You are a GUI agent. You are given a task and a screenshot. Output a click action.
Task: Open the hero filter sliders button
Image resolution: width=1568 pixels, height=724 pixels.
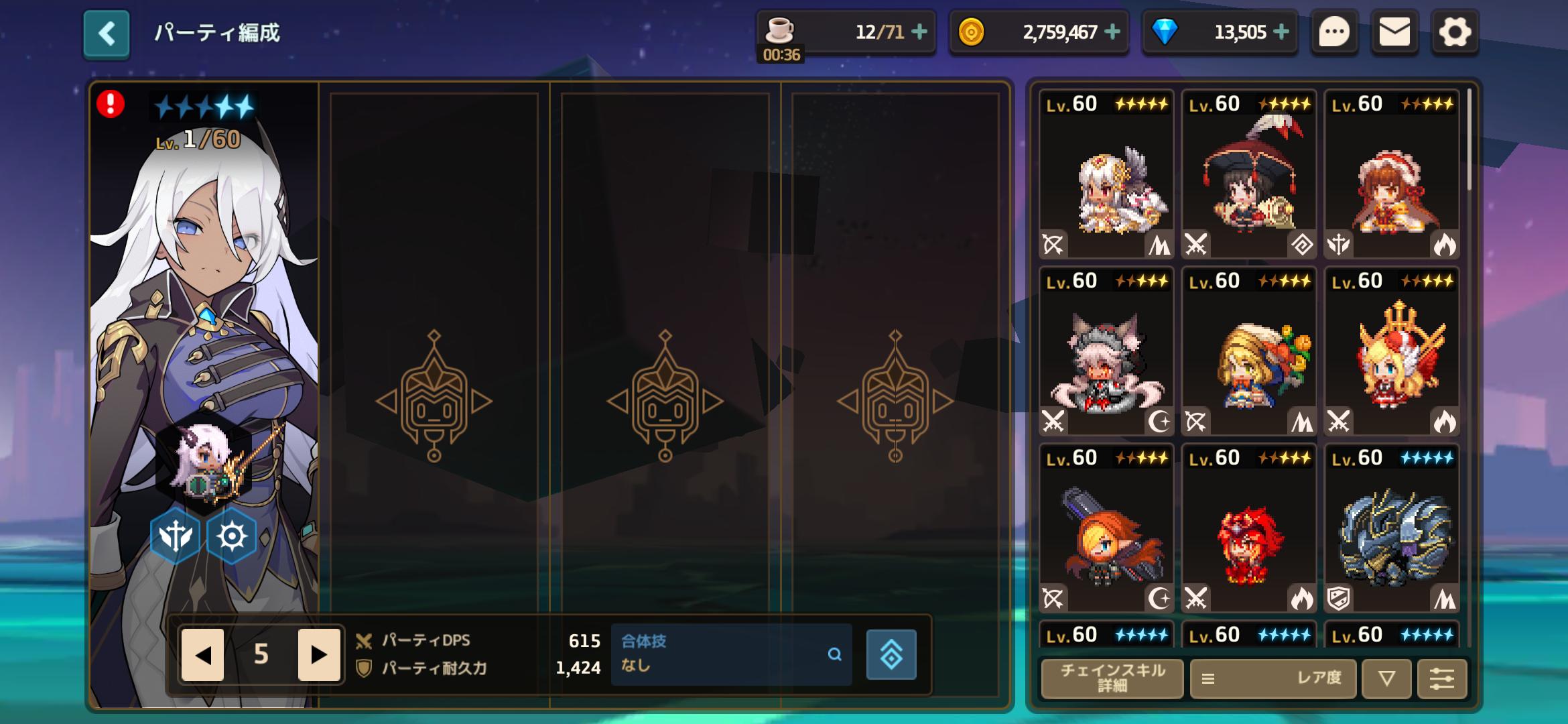pos(1441,678)
